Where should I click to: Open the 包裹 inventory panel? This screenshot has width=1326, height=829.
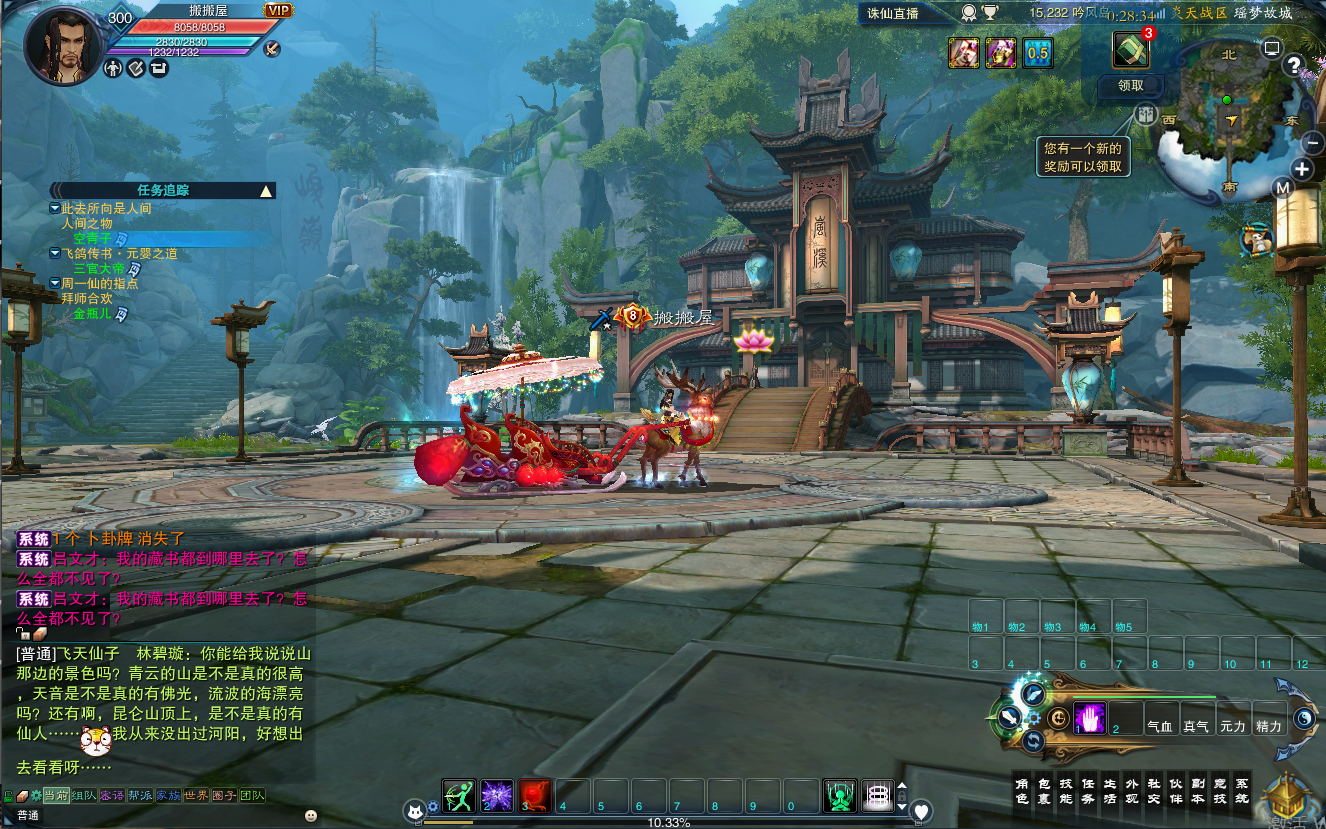pyautogui.click(x=1043, y=790)
